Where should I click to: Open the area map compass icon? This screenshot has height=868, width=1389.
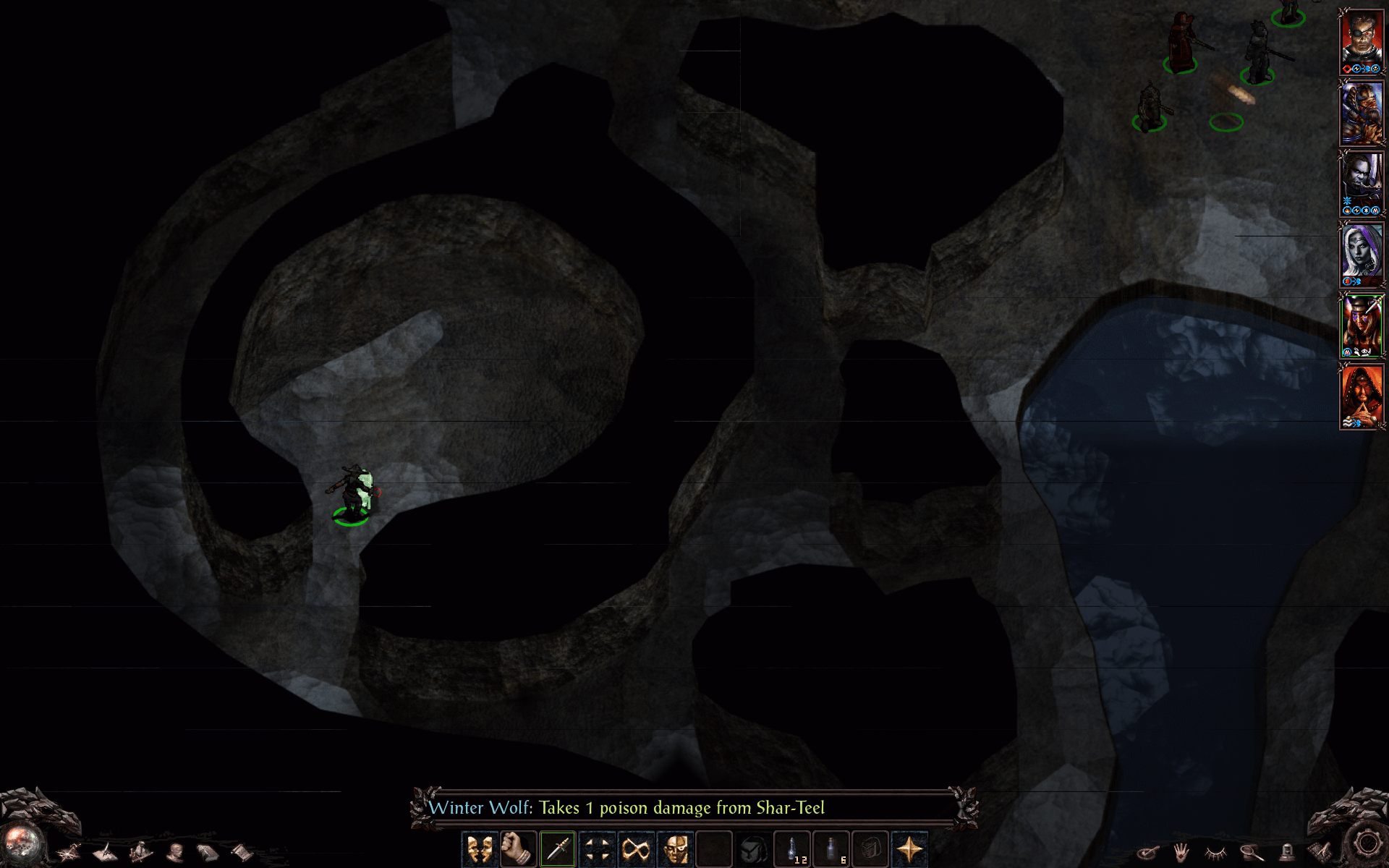(x=68, y=852)
